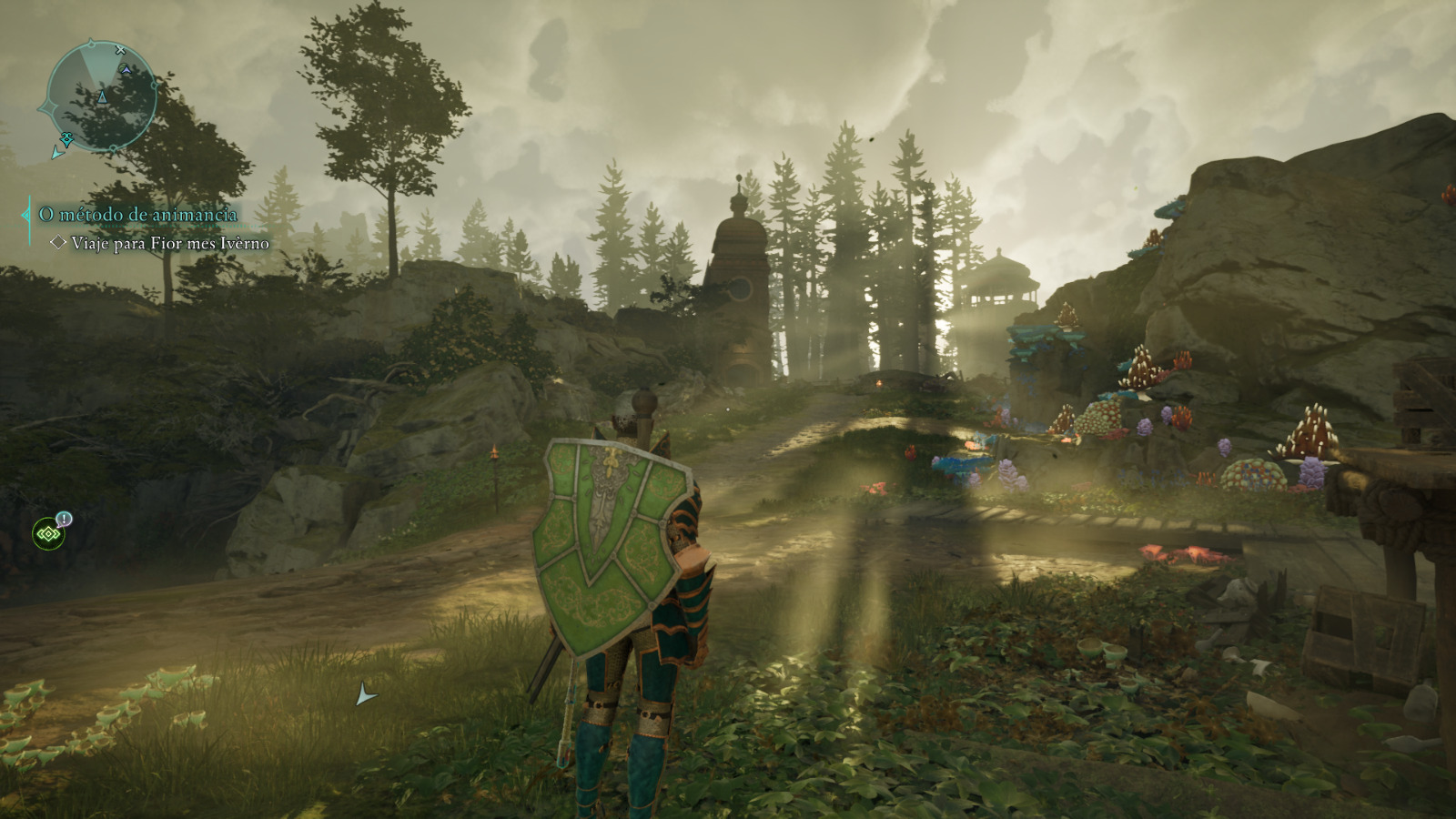Select the purple arrow marker on the minimap
Screen dimensions: 1456x819
(126, 69)
